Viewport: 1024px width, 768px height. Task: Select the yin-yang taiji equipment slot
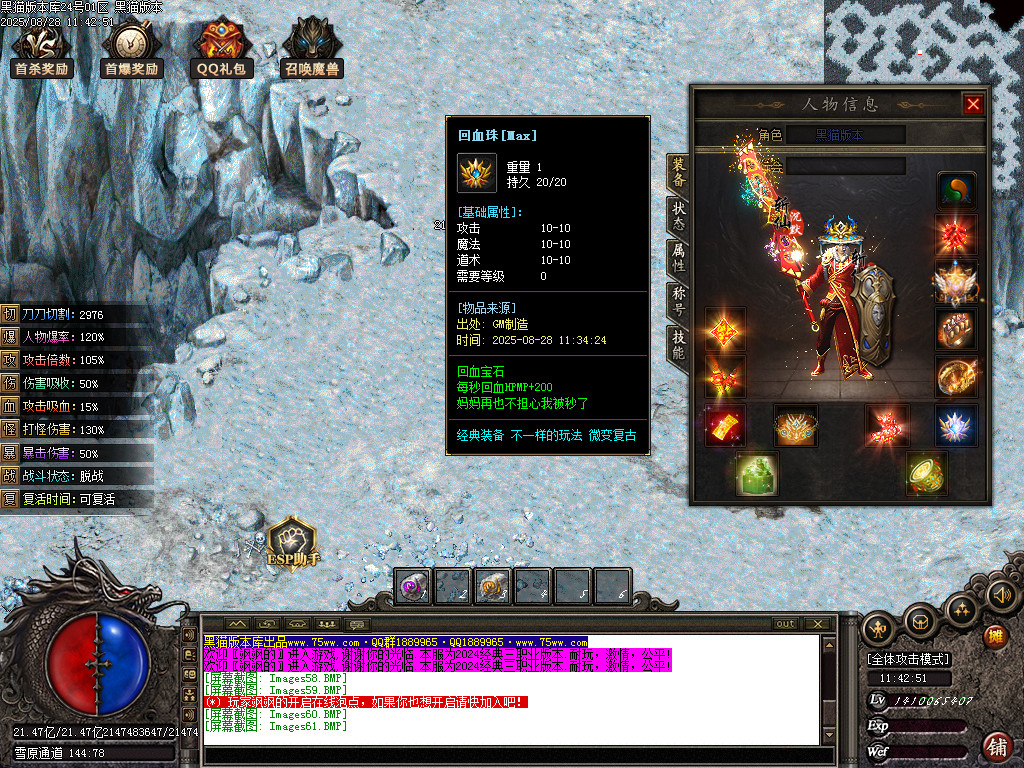coord(956,190)
